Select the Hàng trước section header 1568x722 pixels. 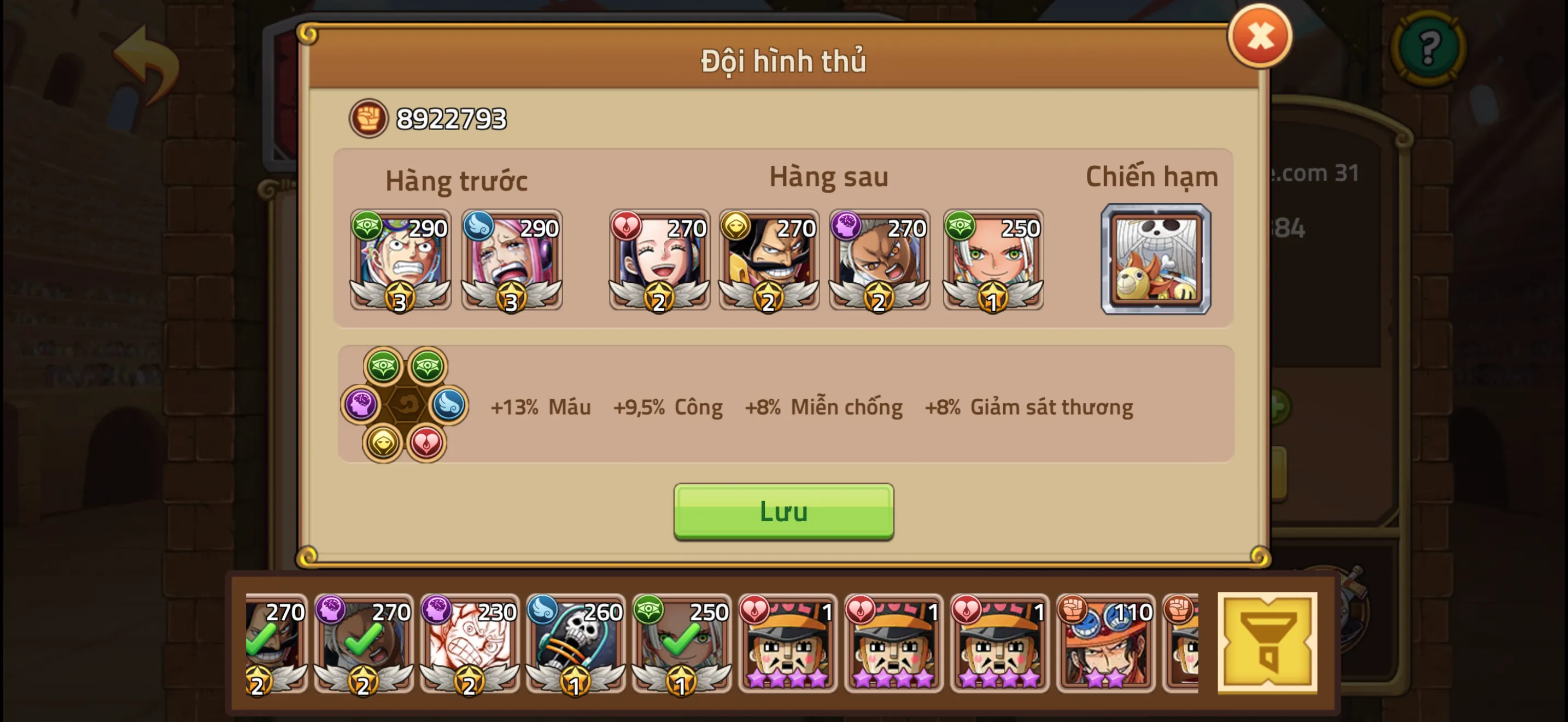[458, 178]
